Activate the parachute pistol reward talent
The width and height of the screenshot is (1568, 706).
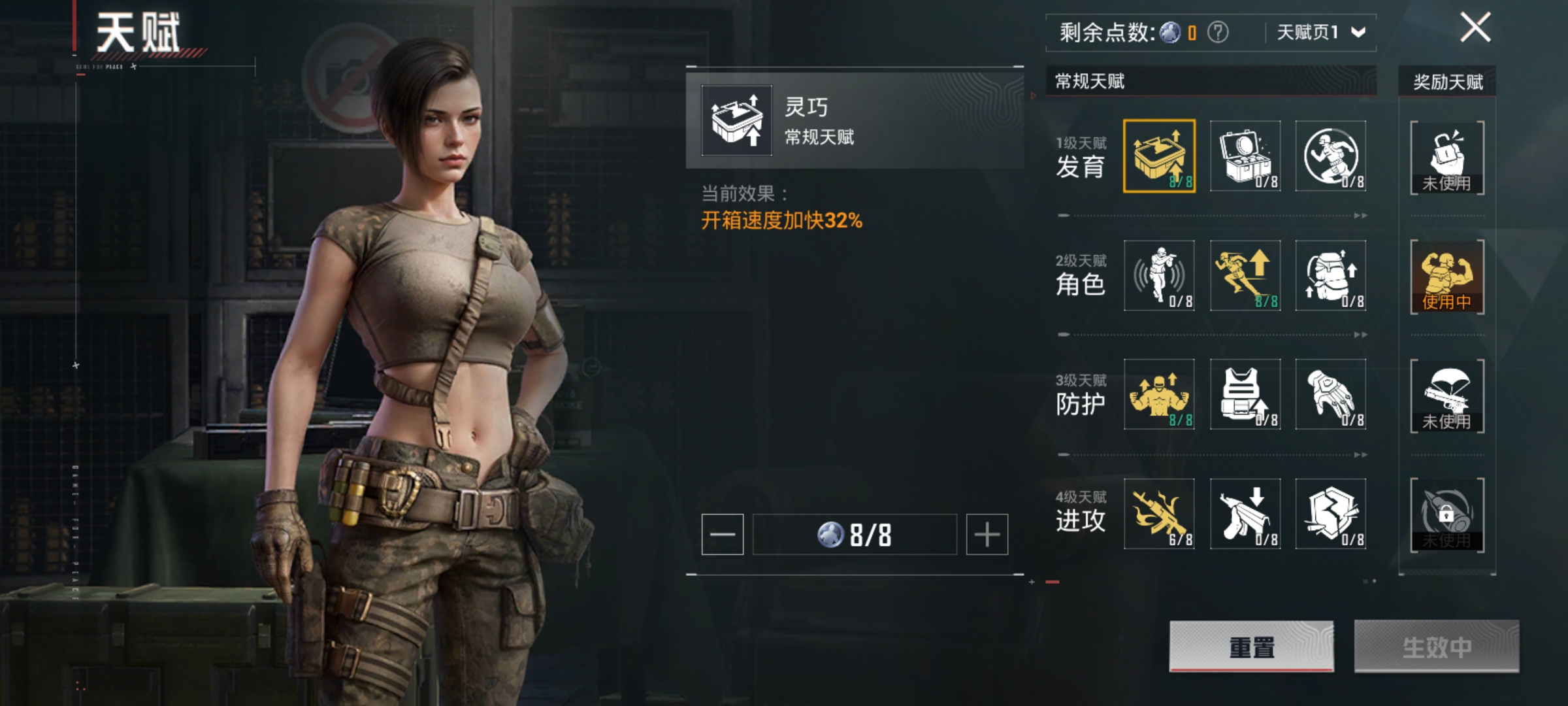coord(1447,395)
